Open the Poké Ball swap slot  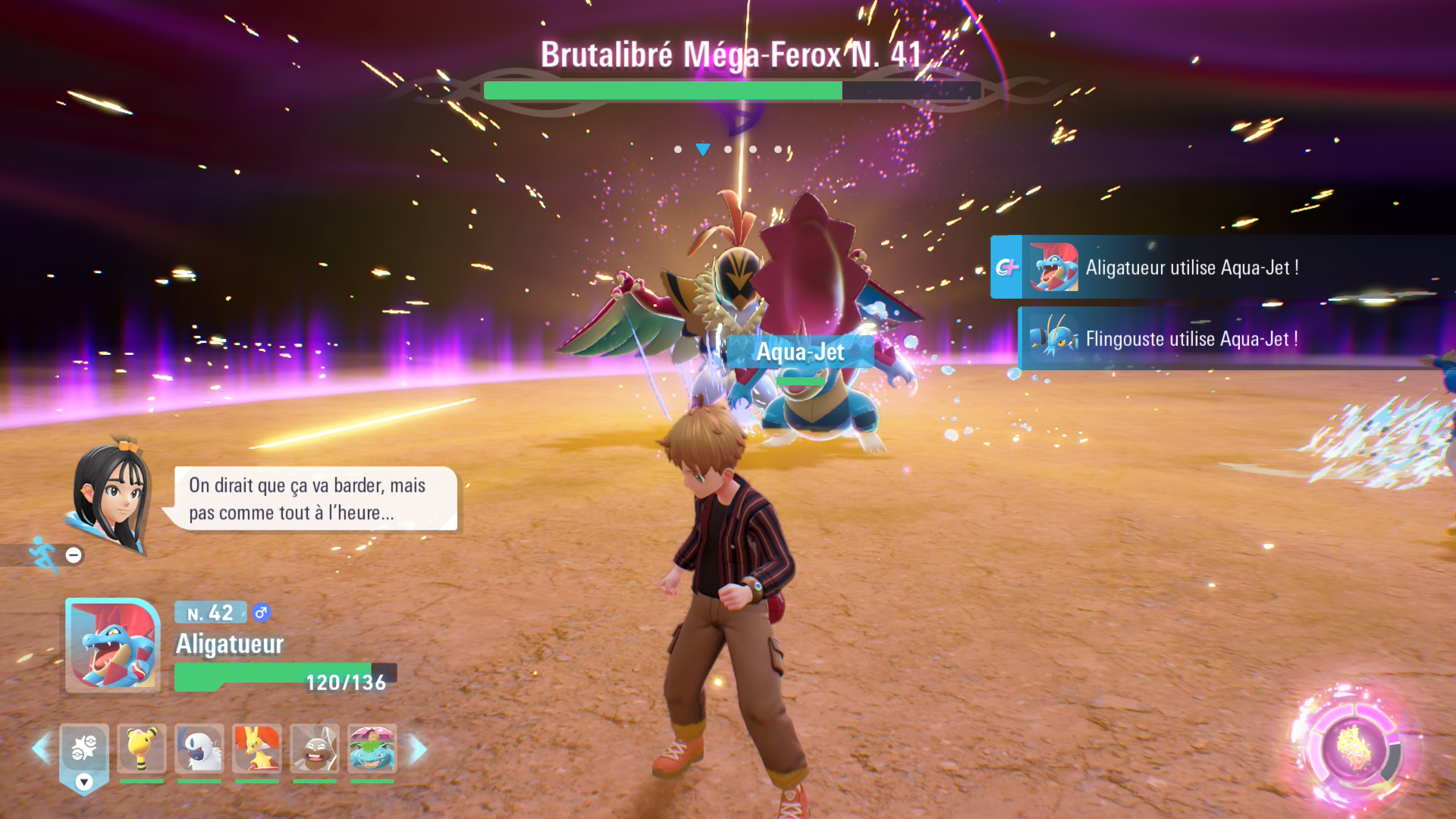tap(84, 751)
